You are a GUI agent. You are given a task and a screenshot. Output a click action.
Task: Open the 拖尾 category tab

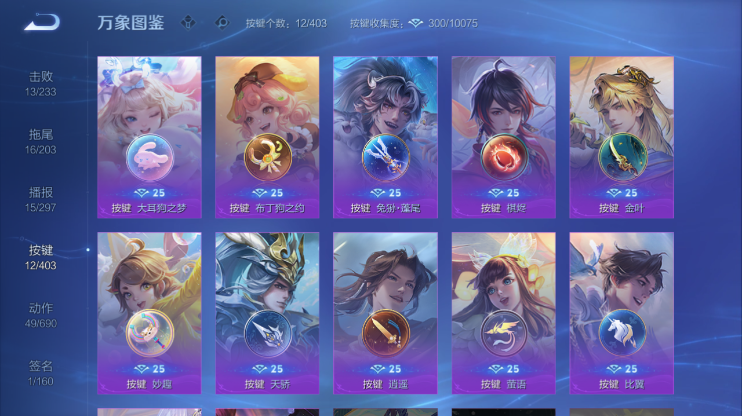[x=41, y=141]
